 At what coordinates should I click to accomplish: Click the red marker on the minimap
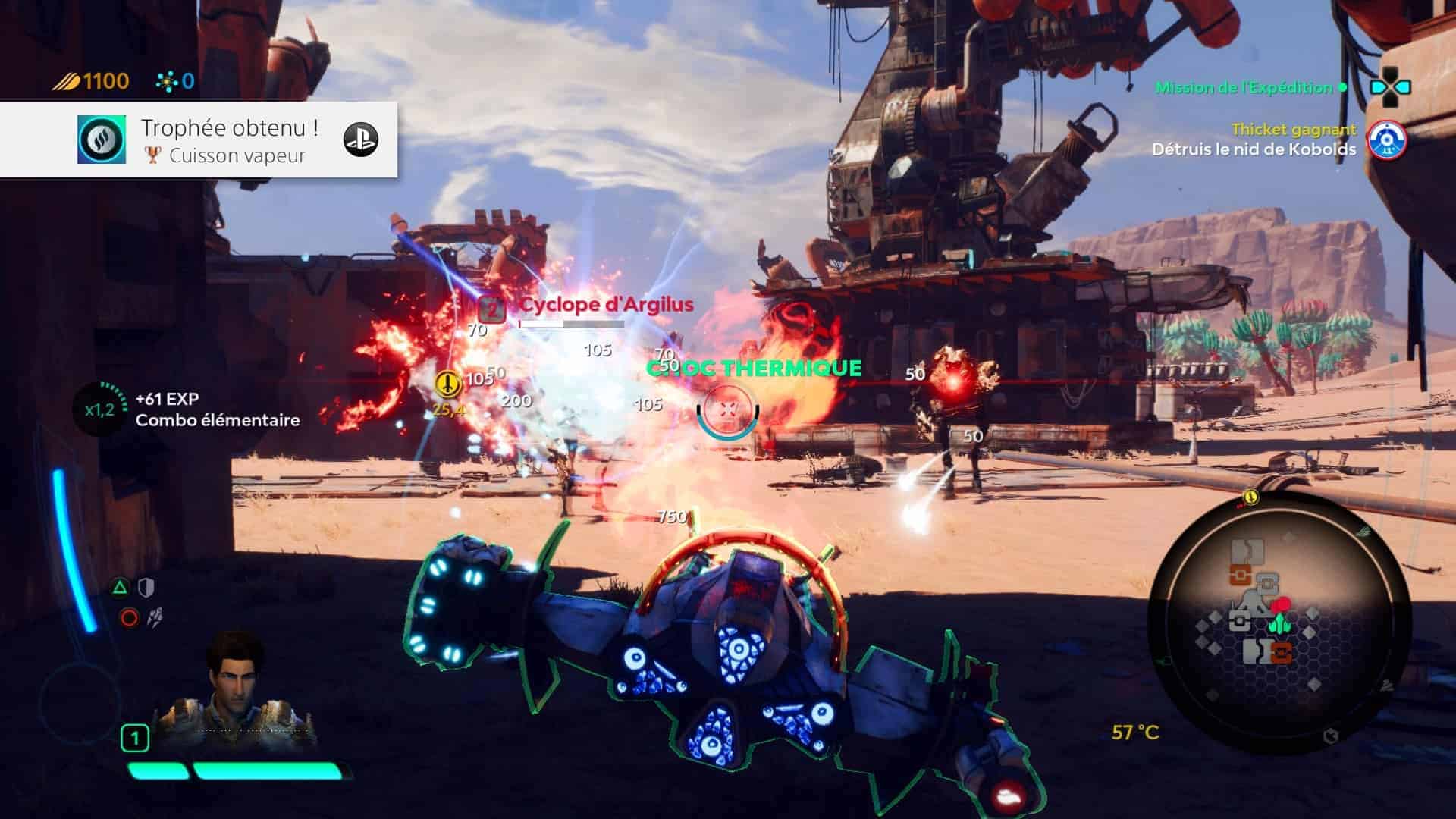1280,604
